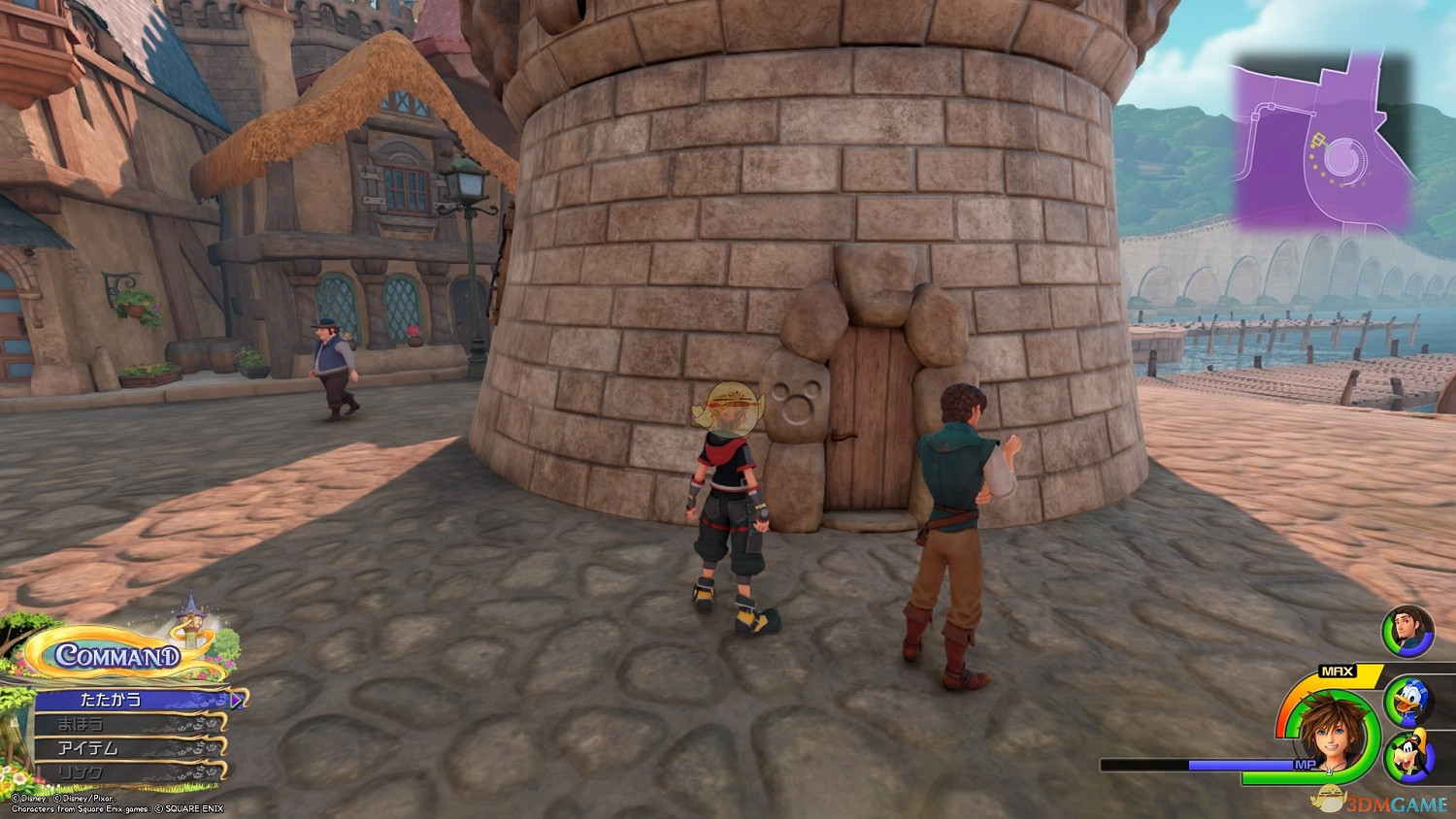Click the COMMAND menu header
Viewport: 1456px width, 819px height.
pos(116,656)
